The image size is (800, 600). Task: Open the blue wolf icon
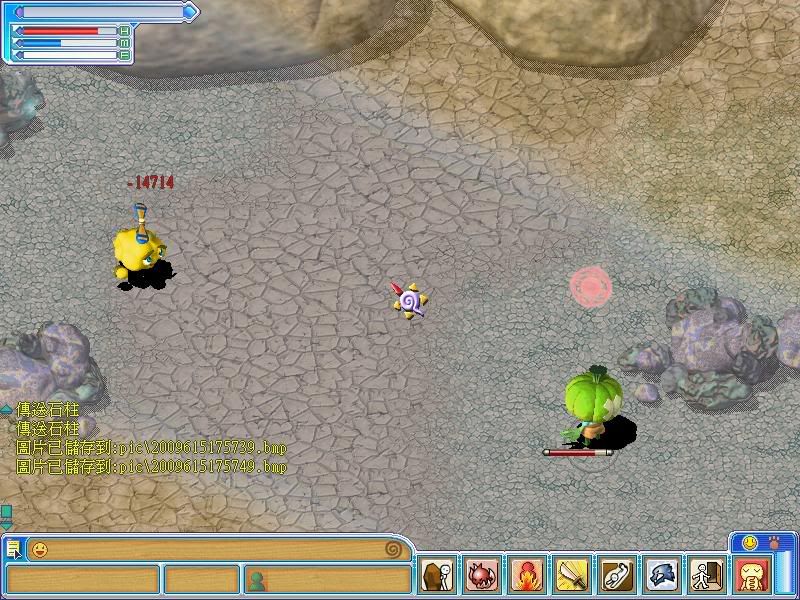[660, 577]
